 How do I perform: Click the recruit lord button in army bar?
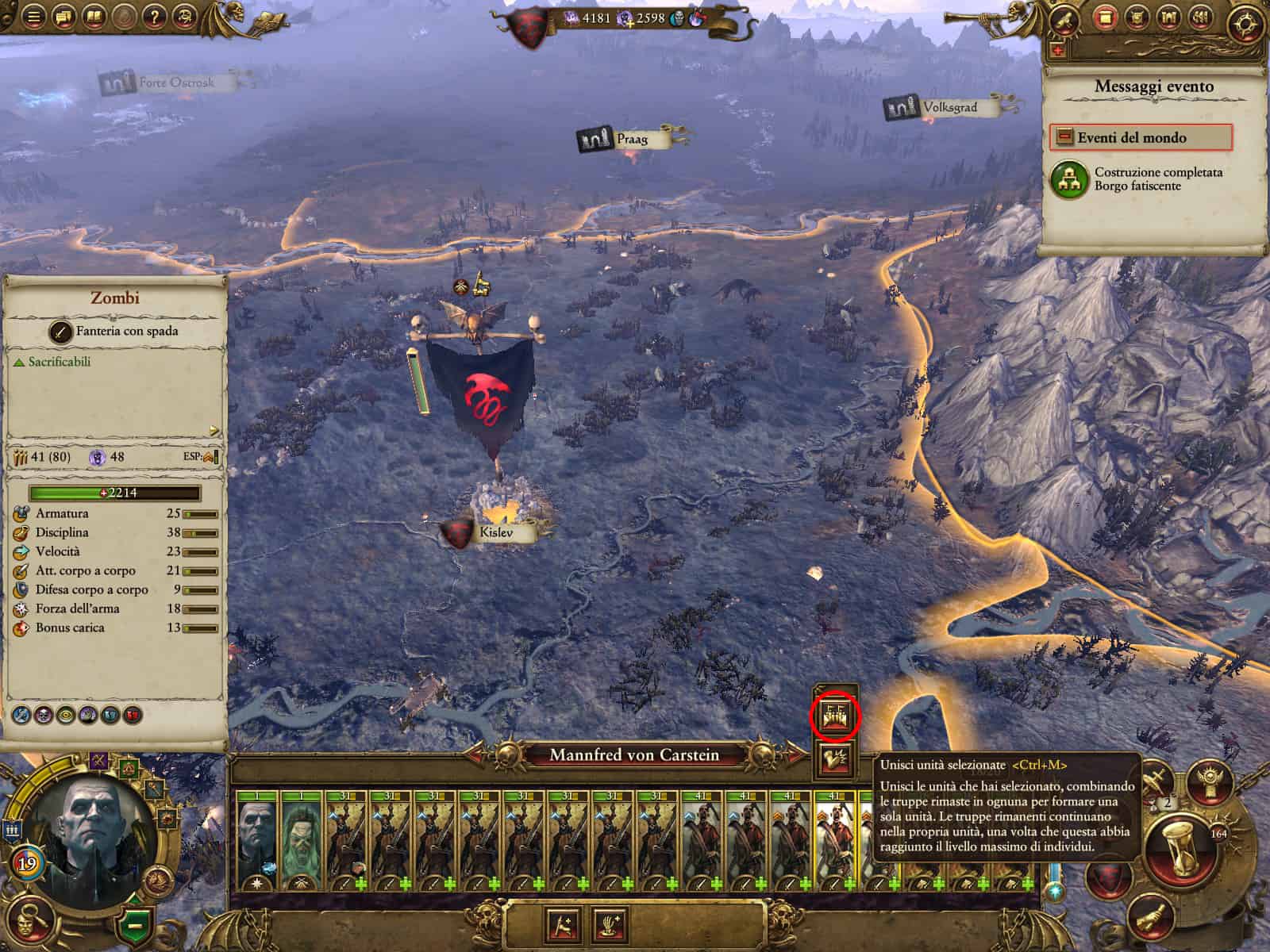tap(562, 924)
